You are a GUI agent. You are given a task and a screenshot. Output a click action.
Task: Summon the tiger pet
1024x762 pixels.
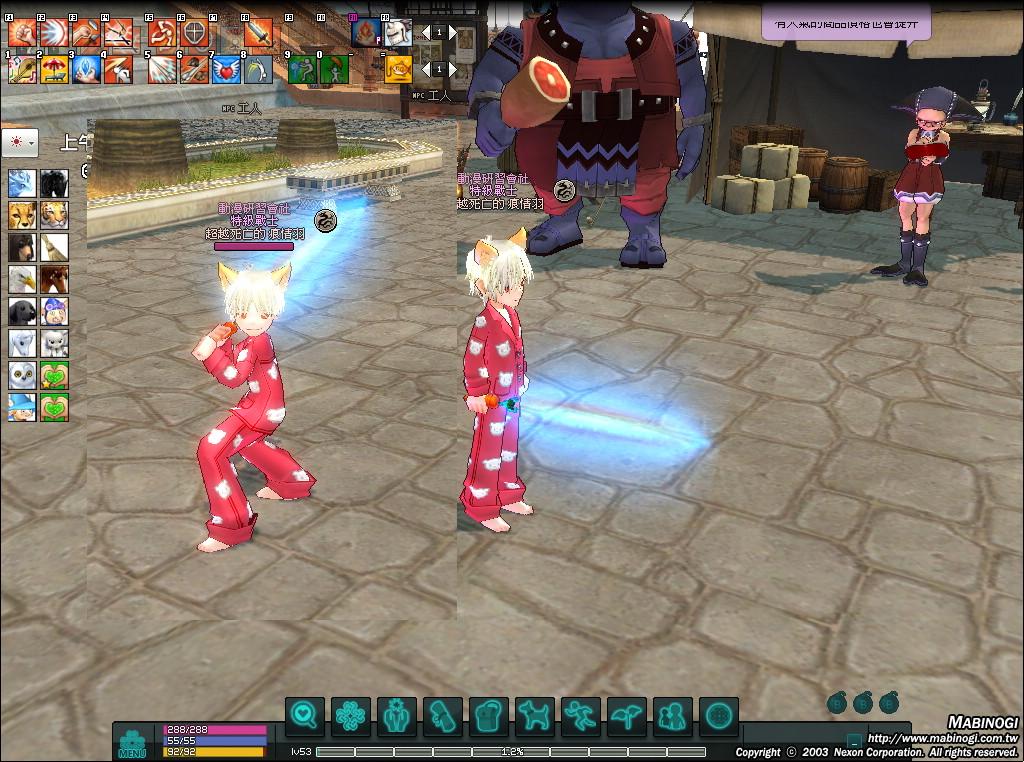pyautogui.click(x=54, y=215)
